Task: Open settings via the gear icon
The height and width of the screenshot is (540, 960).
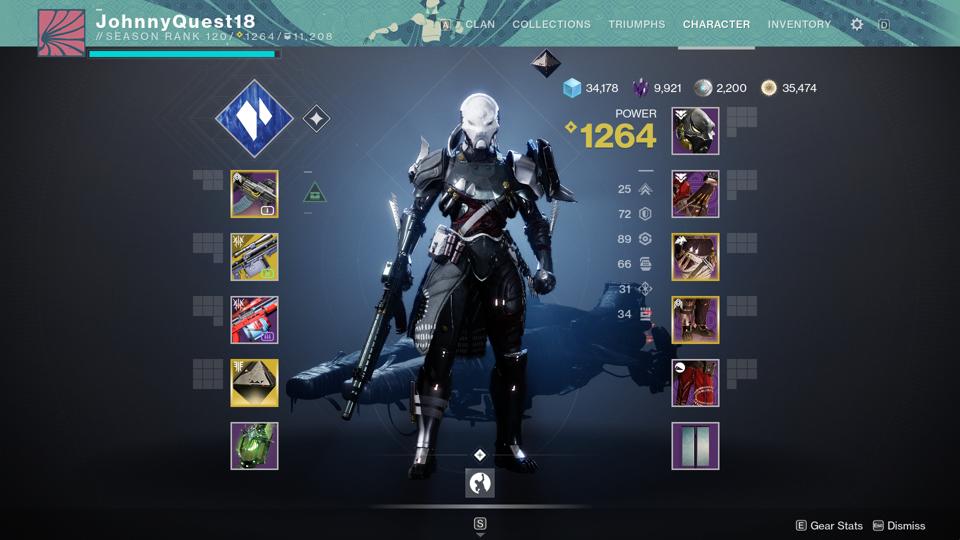Action: [x=857, y=24]
